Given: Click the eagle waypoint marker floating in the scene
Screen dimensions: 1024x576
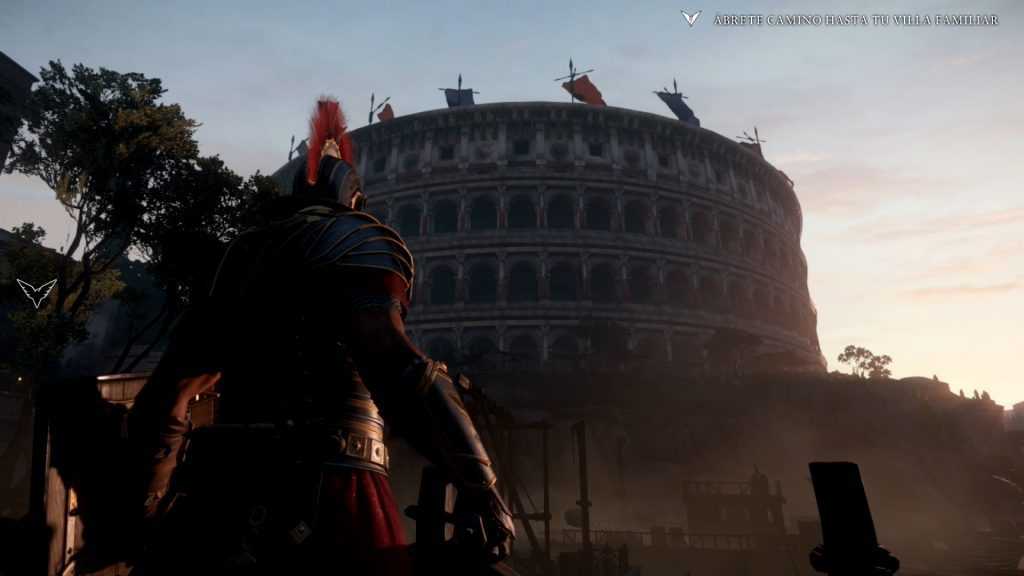Looking at the screenshot, I should 36,292.
